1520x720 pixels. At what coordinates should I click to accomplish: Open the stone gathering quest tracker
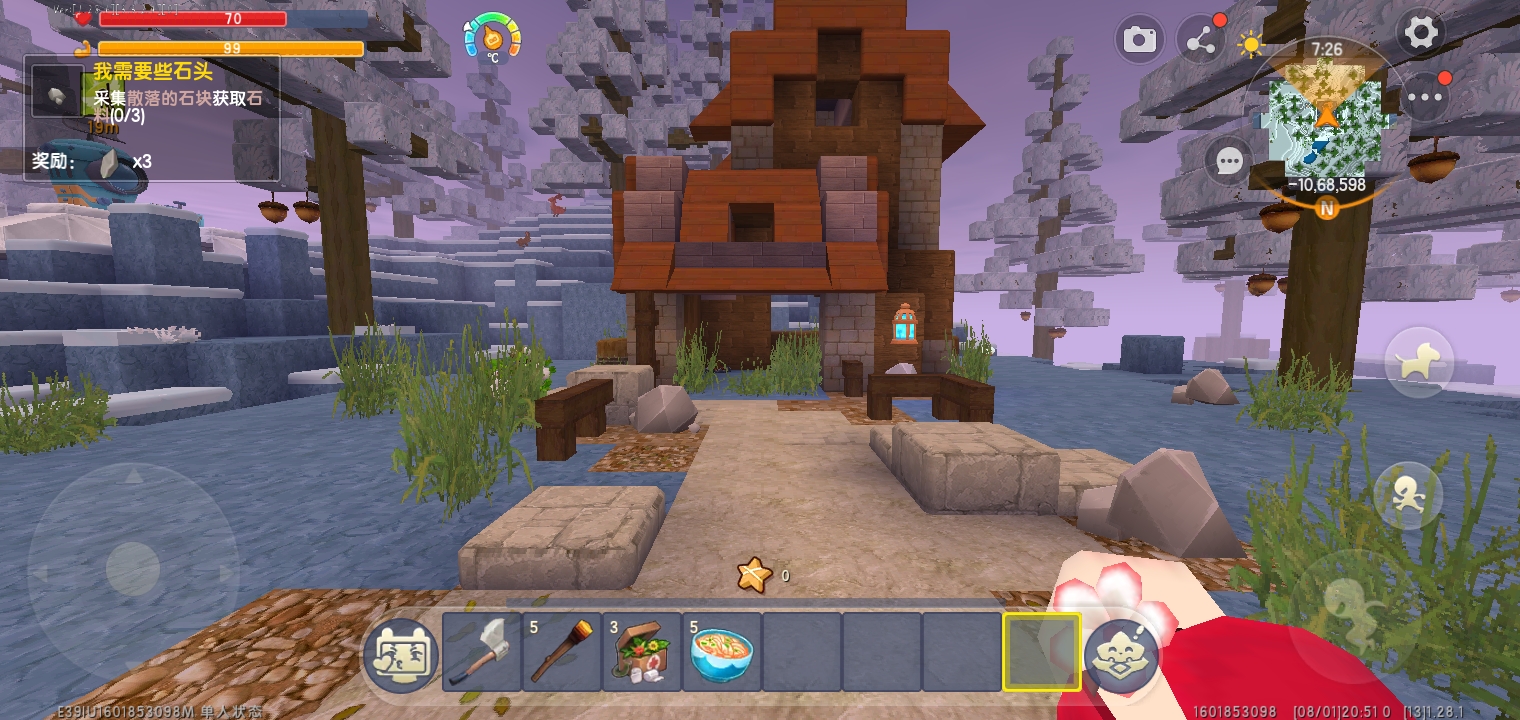pos(152,117)
